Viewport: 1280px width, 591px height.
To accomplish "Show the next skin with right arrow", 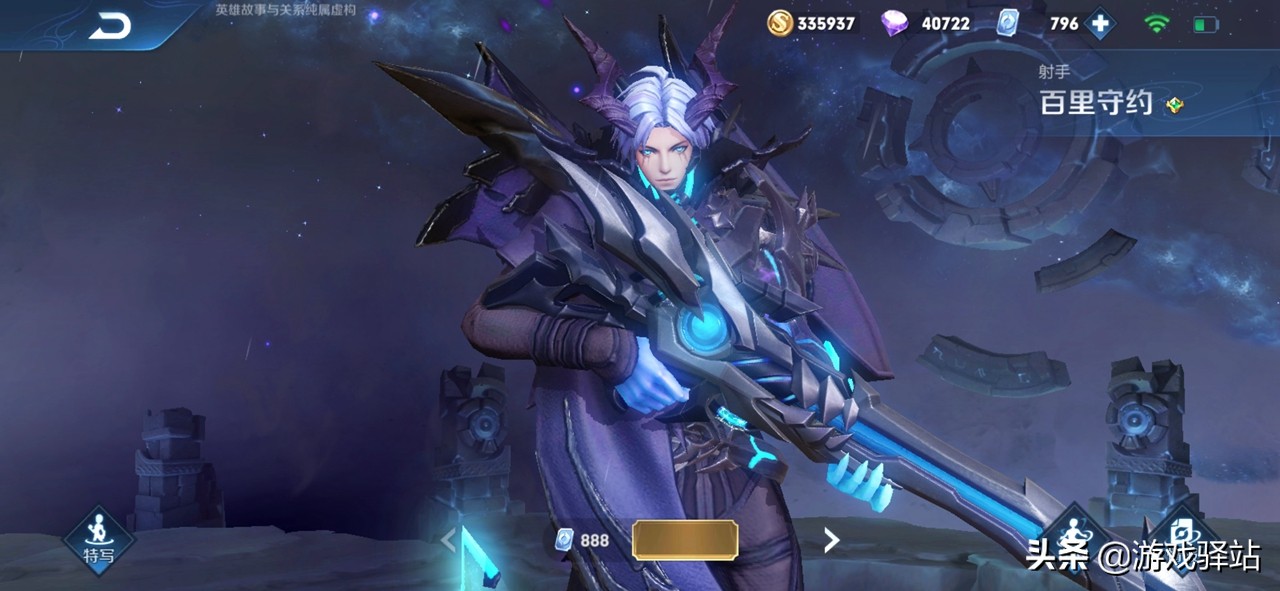I will point(830,541).
